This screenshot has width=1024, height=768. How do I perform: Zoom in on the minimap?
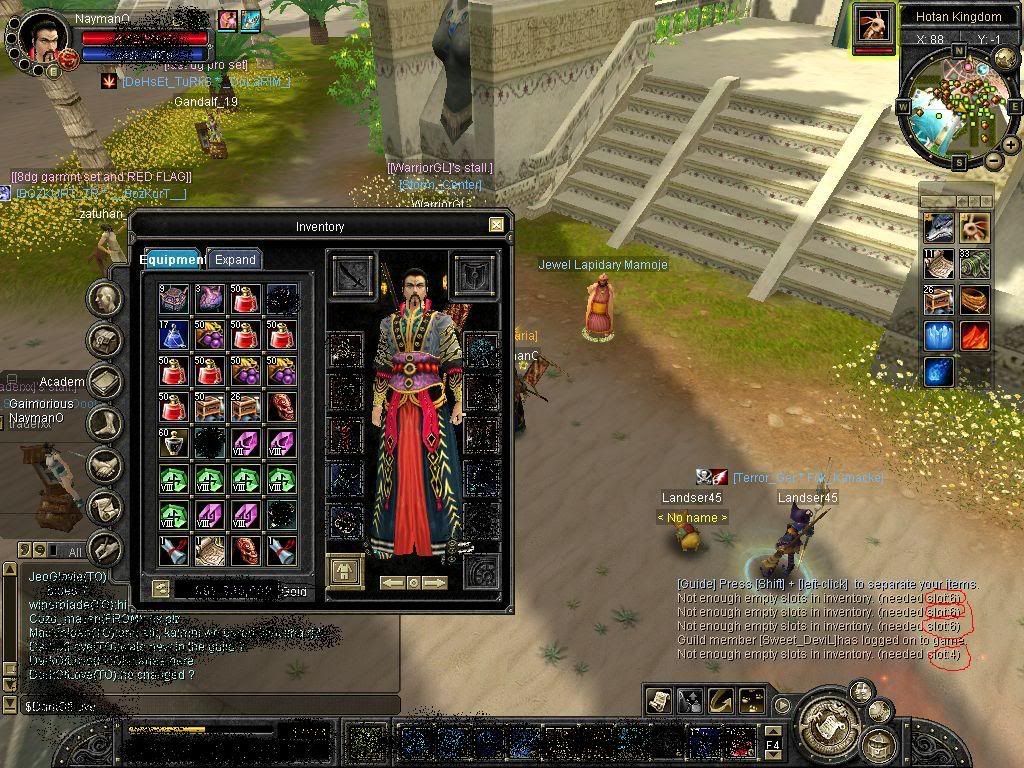click(1011, 145)
